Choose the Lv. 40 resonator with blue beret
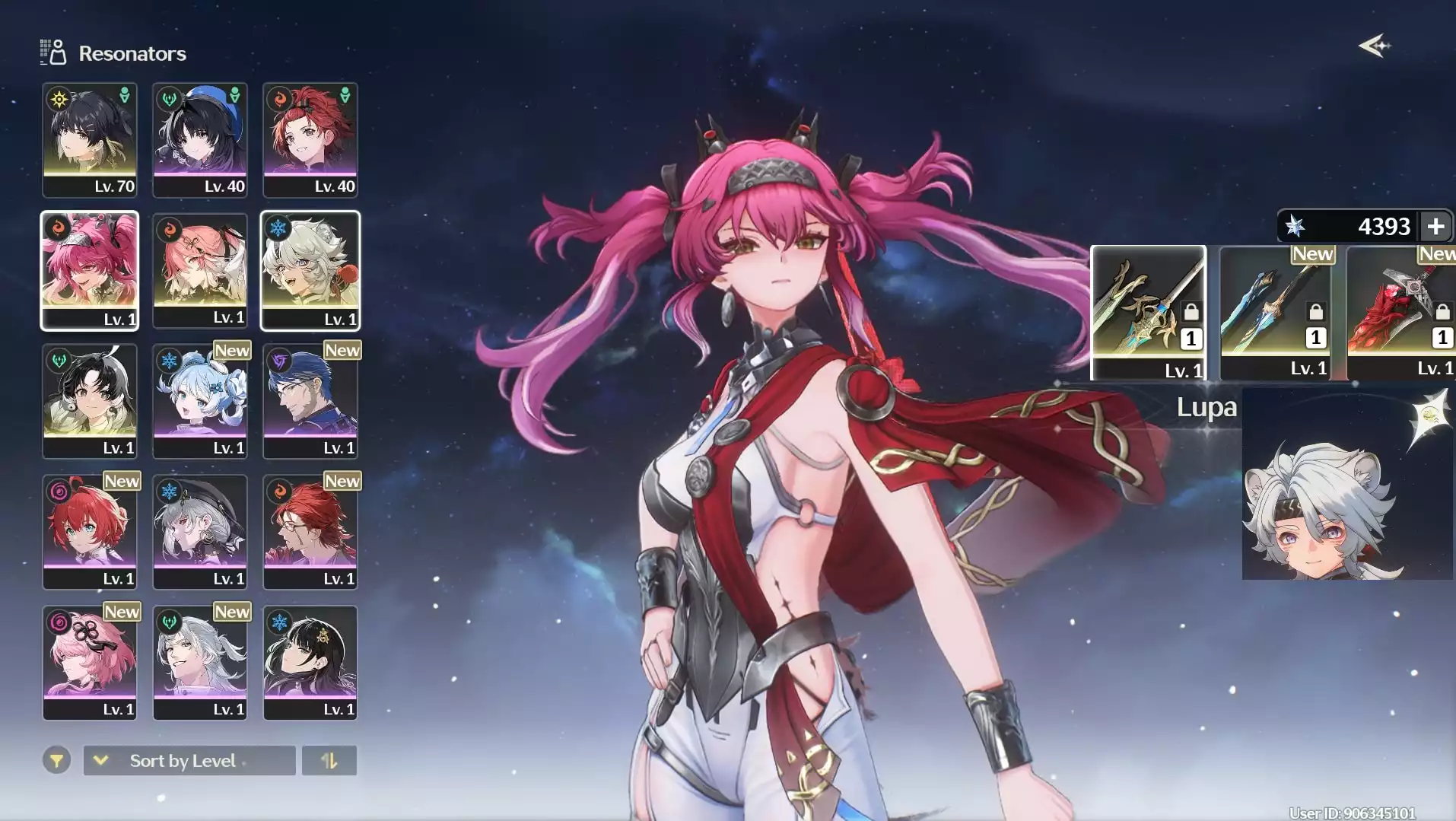 point(200,140)
